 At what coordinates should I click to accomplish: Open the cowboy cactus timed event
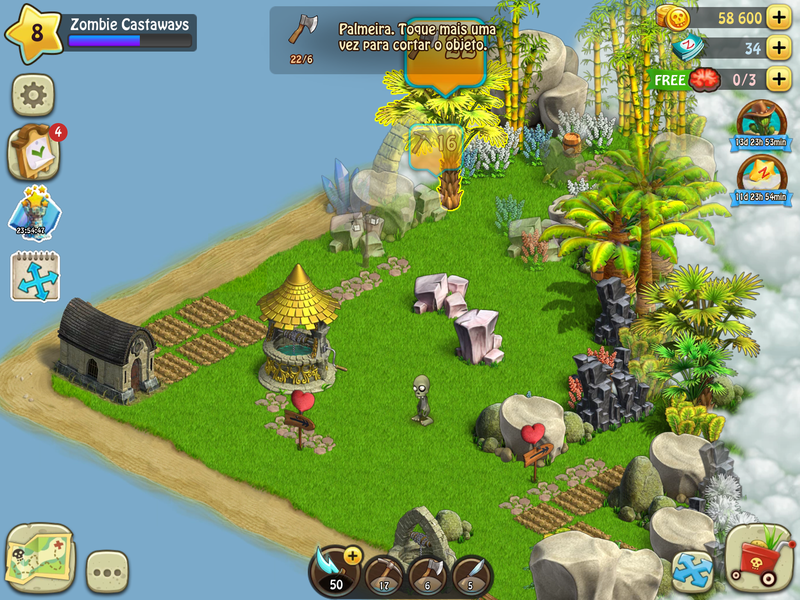761,123
